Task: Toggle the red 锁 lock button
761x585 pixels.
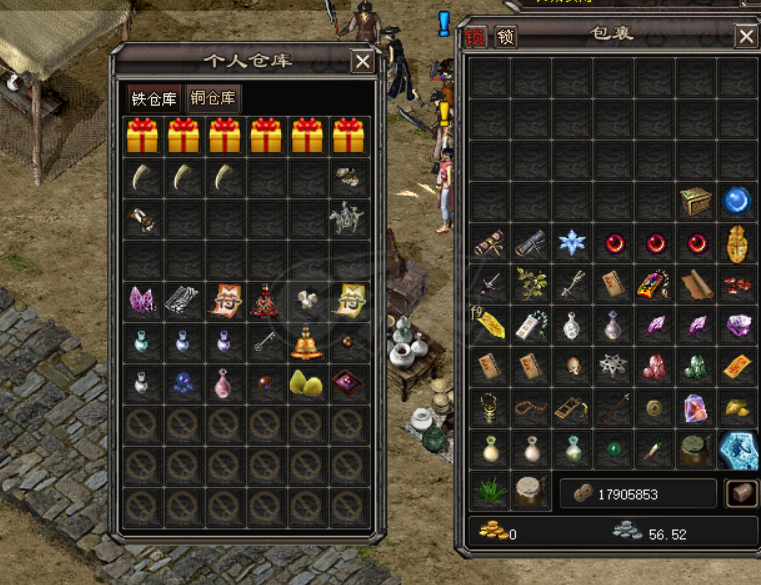Action: coord(474,38)
